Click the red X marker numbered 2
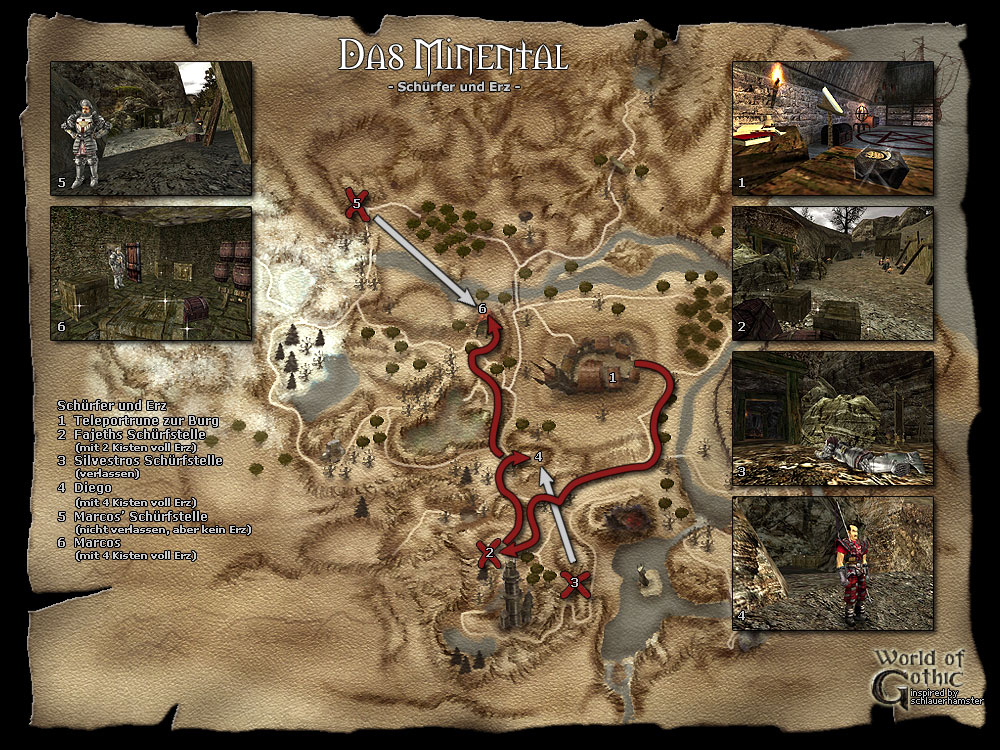The height and width of the screenshot is (750, 1000). tap(490, 552)
